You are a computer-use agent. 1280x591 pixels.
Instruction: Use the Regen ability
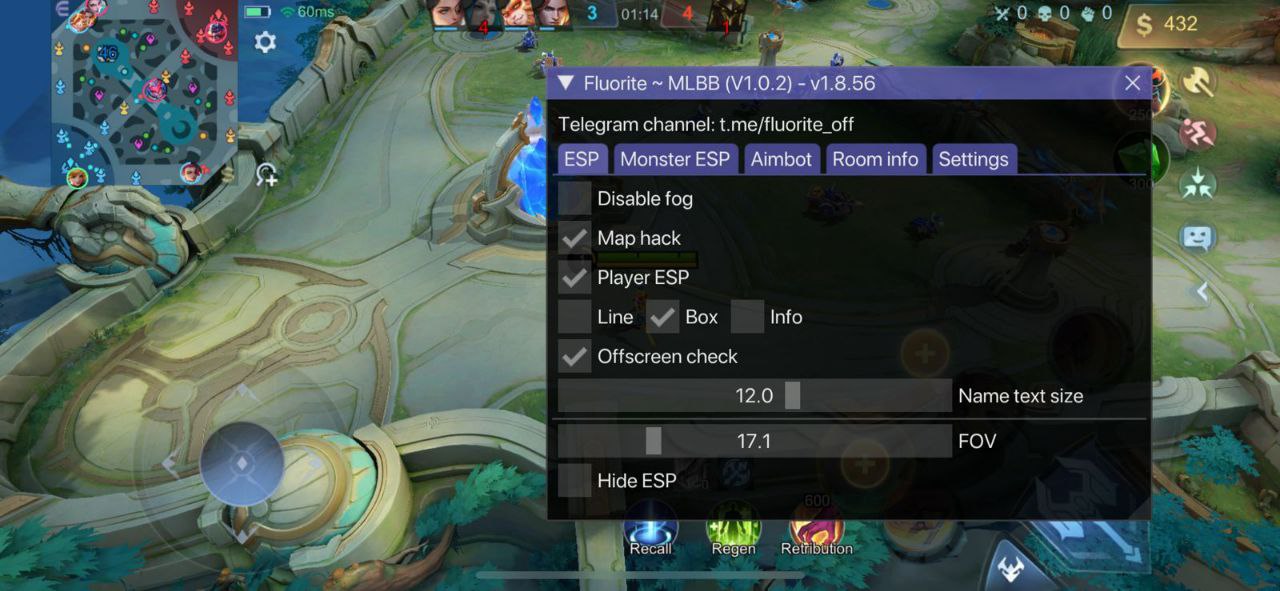tap(733, 527)
